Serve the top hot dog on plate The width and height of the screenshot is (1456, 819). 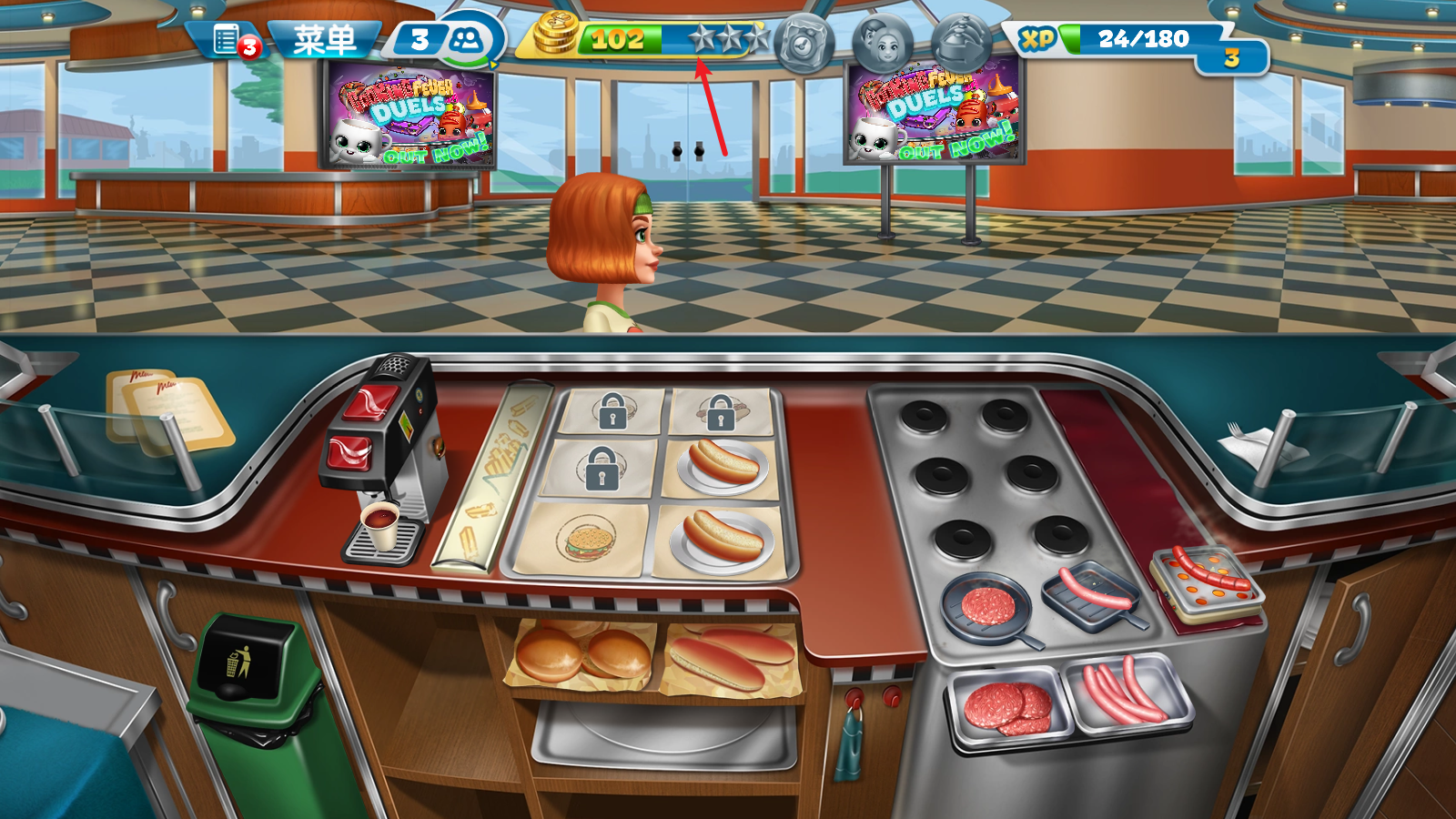(723, 466)
